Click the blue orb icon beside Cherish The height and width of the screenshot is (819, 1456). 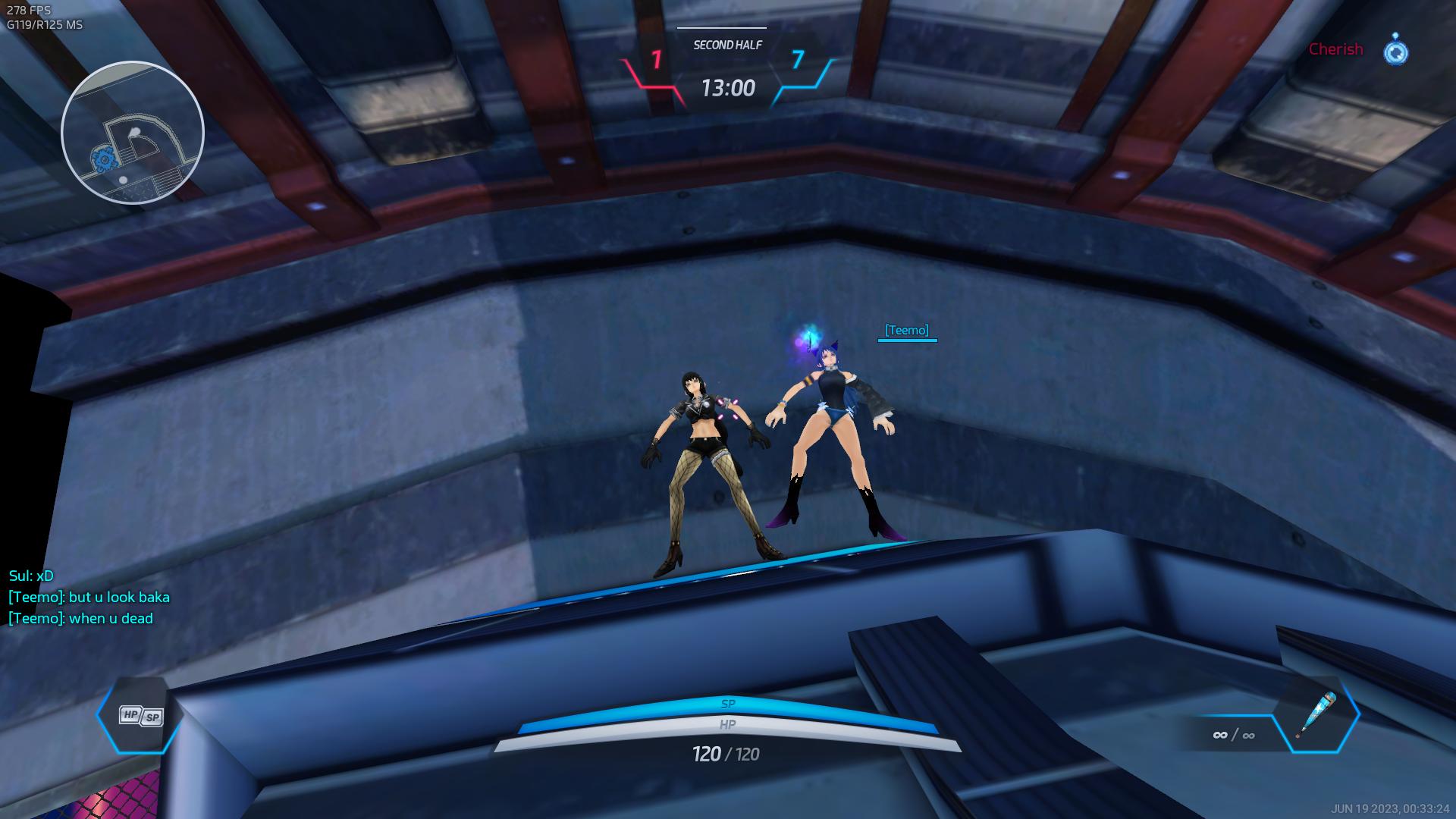coord(1395,50)
